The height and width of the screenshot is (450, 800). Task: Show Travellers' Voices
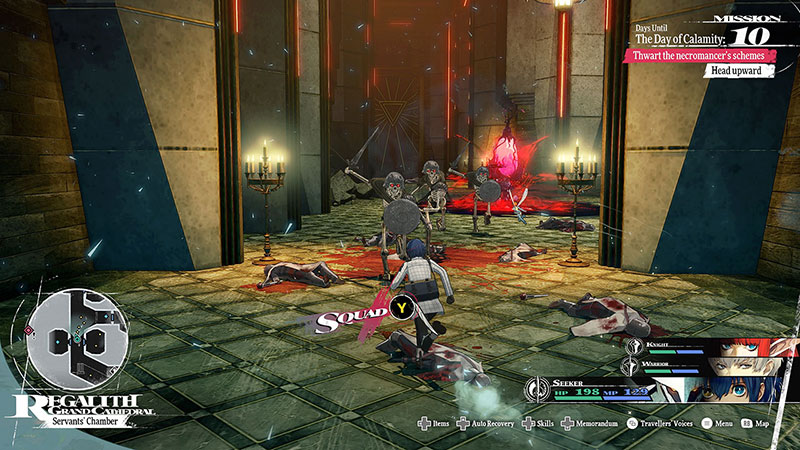(665, 424)
